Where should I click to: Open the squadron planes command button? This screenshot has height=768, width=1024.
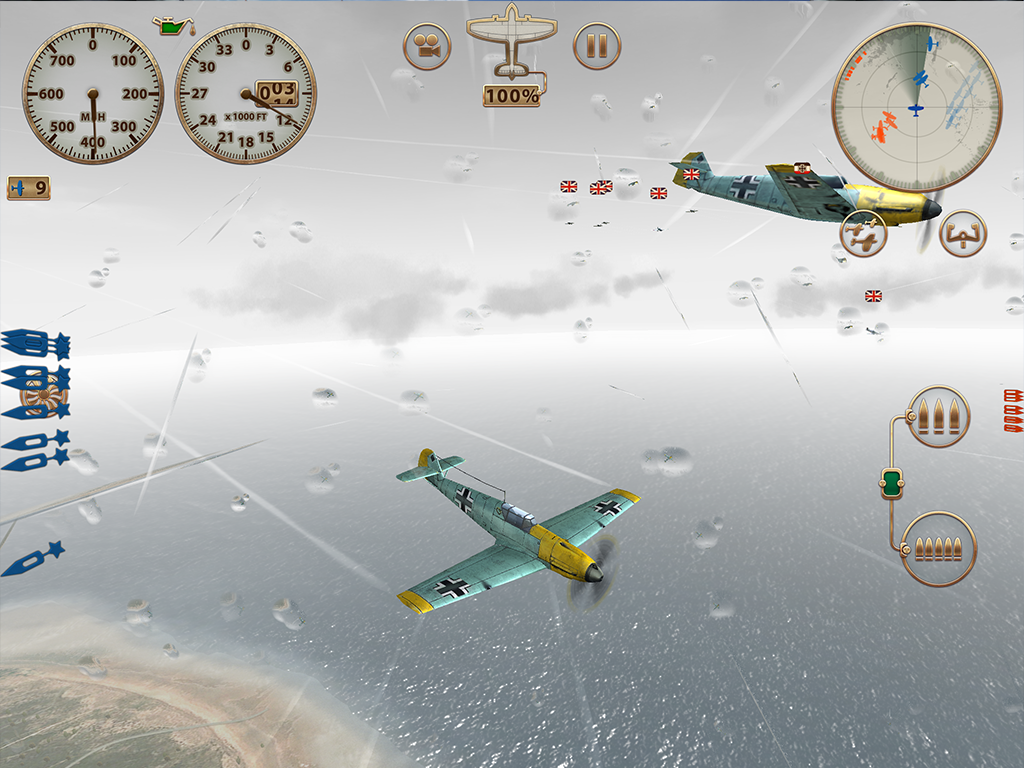[863, 234]
